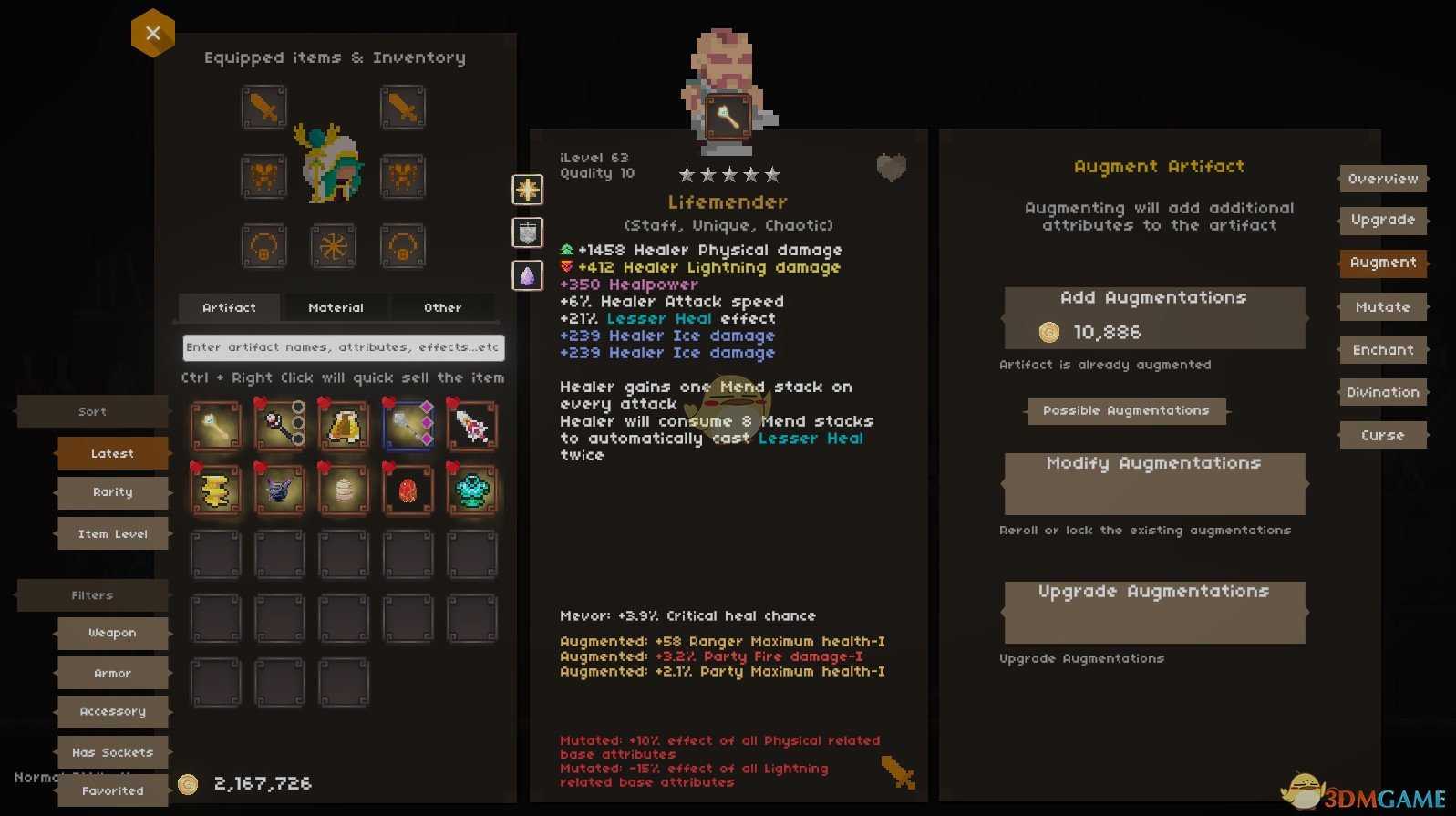Sort by Item Level
Image resolution: width=1456 pixels, height=816 pixels.
(112, 534)
